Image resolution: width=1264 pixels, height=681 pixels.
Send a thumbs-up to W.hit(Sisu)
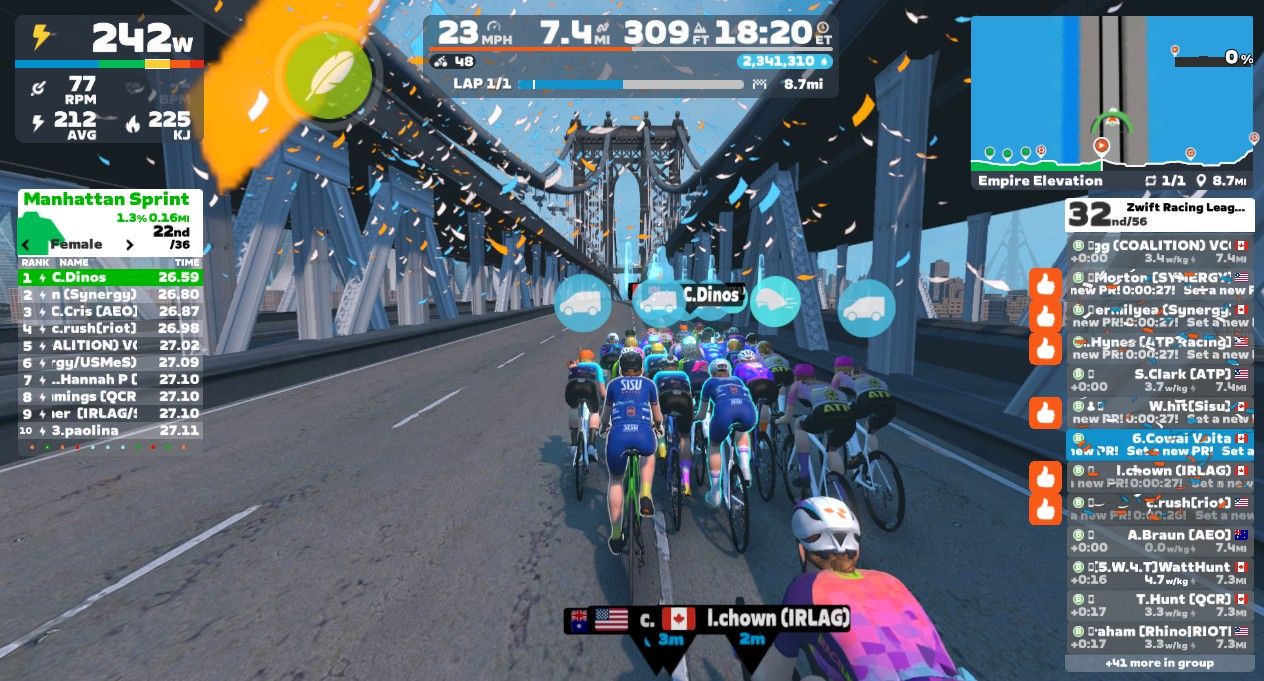pyautogui.click(x=1045, y=412)
